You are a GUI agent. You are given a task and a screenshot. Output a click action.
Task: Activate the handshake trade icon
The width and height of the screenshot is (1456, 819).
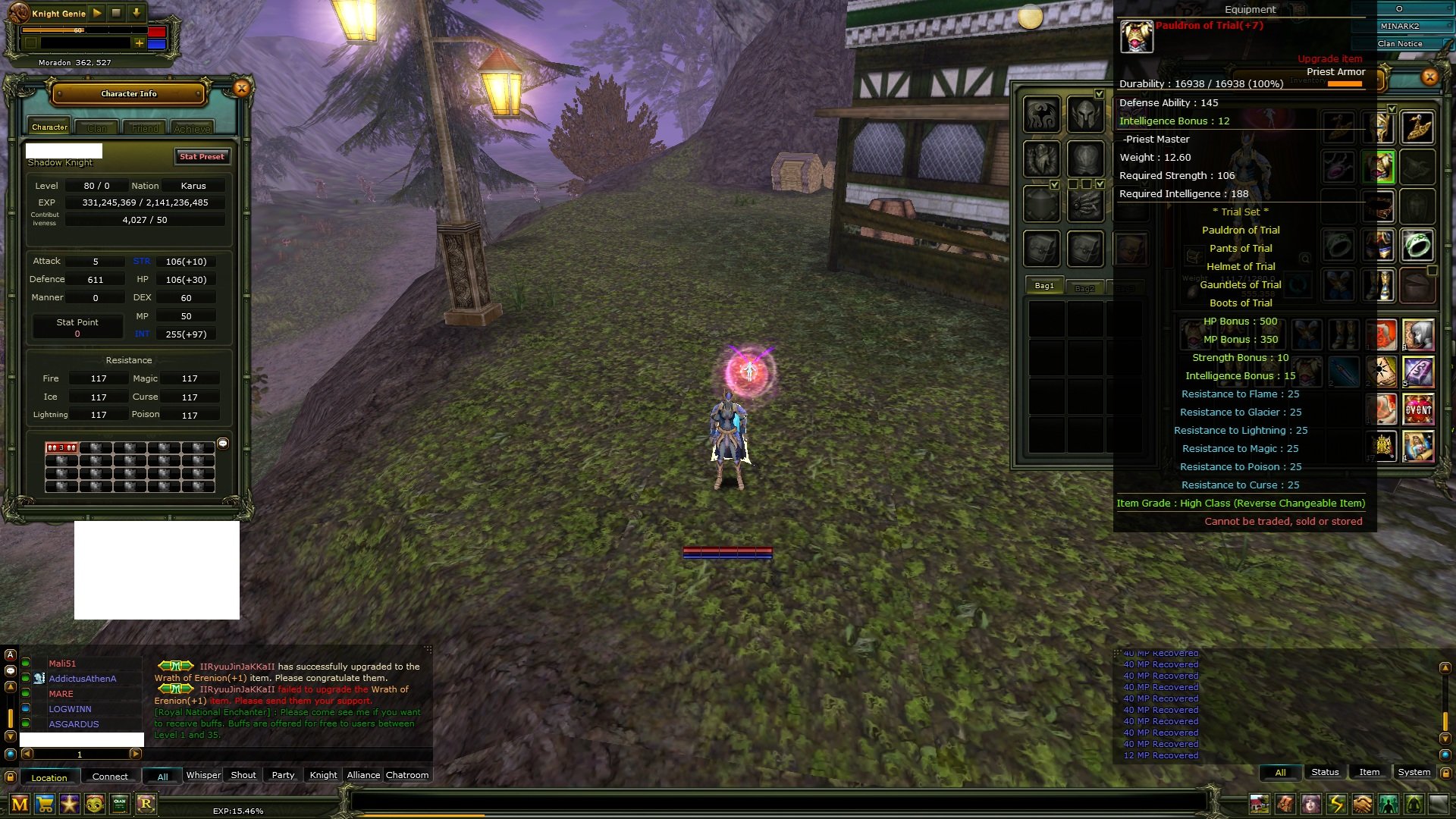1363,804
